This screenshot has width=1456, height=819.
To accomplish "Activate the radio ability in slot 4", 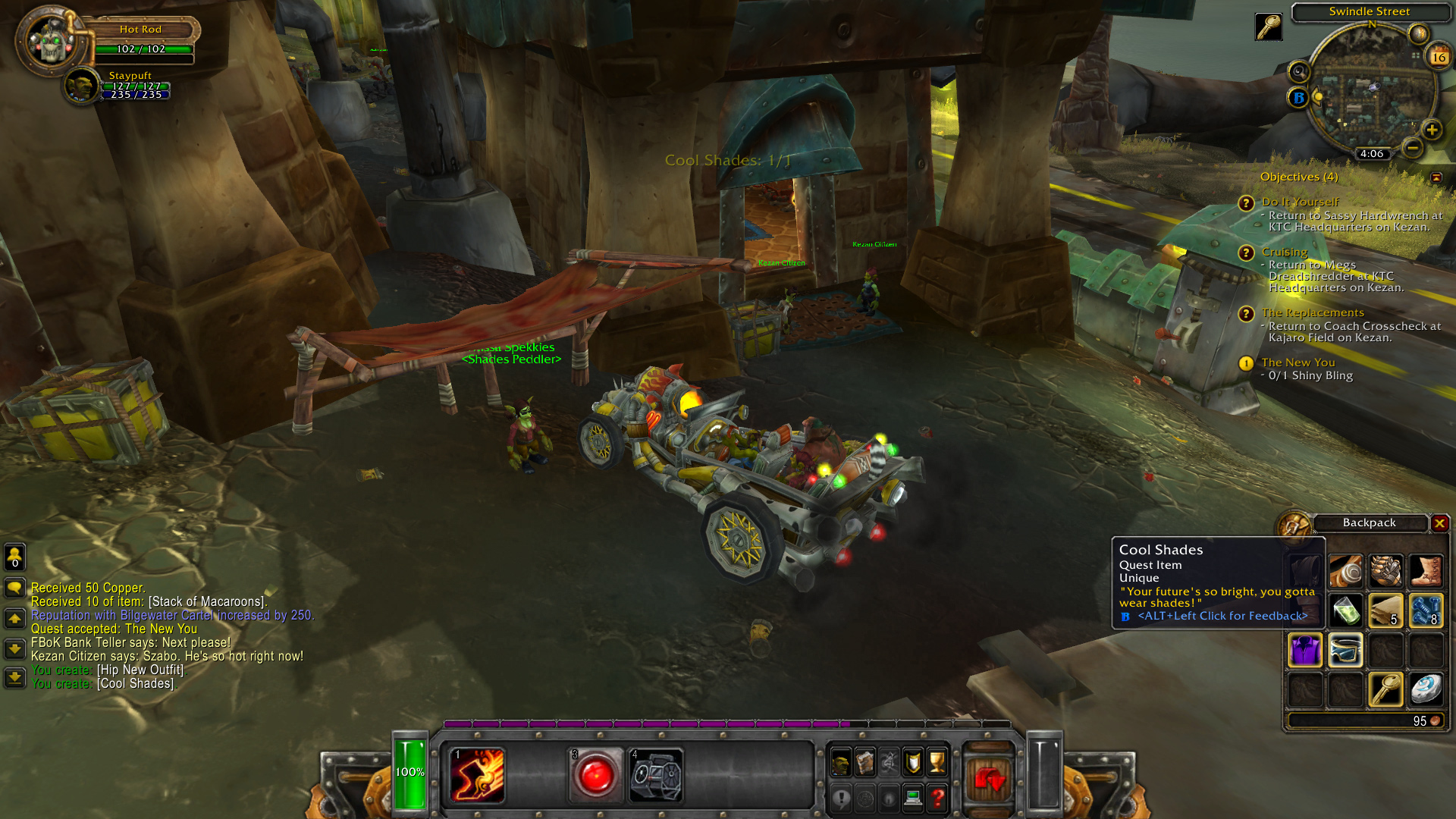I will point(657,776).
